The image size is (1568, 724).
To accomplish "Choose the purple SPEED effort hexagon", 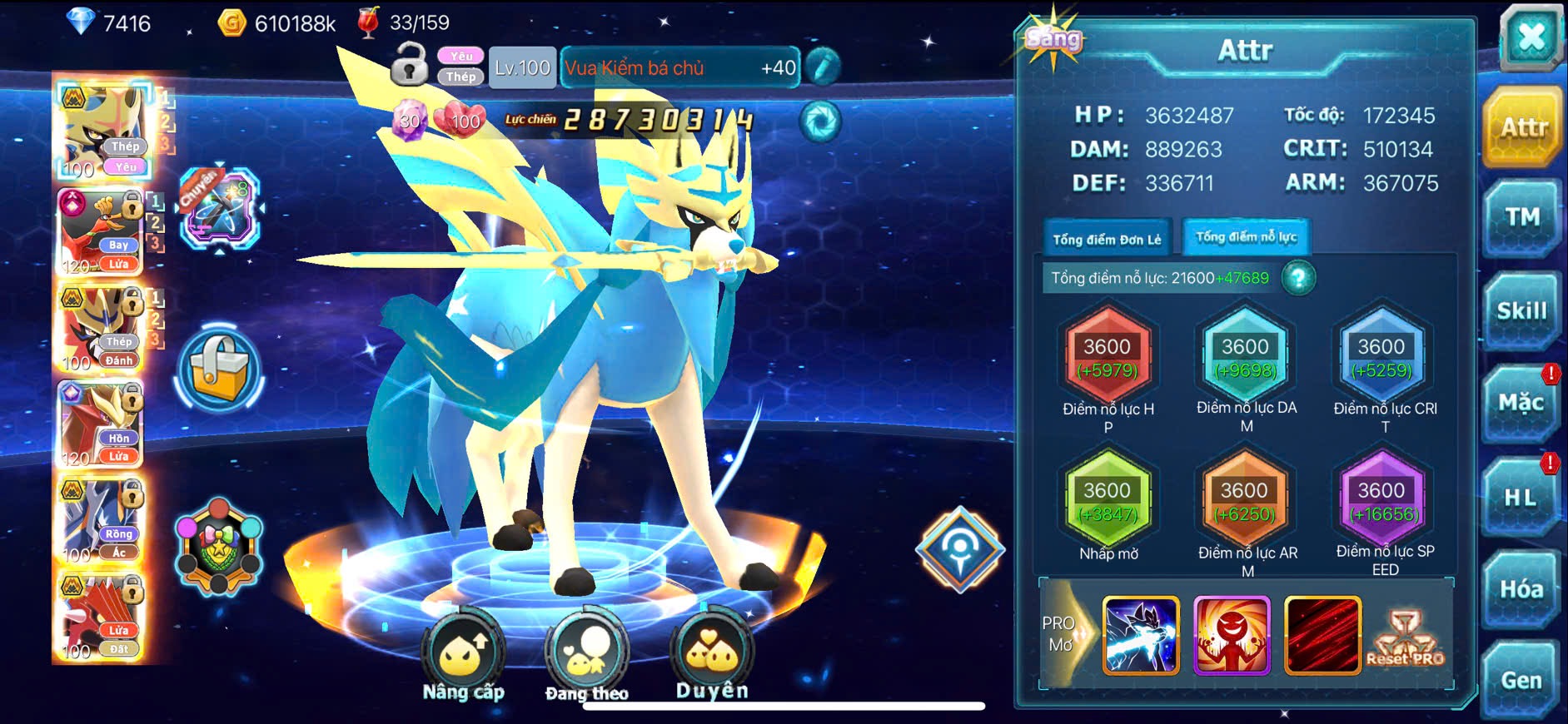I will [x=1381, y=502].
